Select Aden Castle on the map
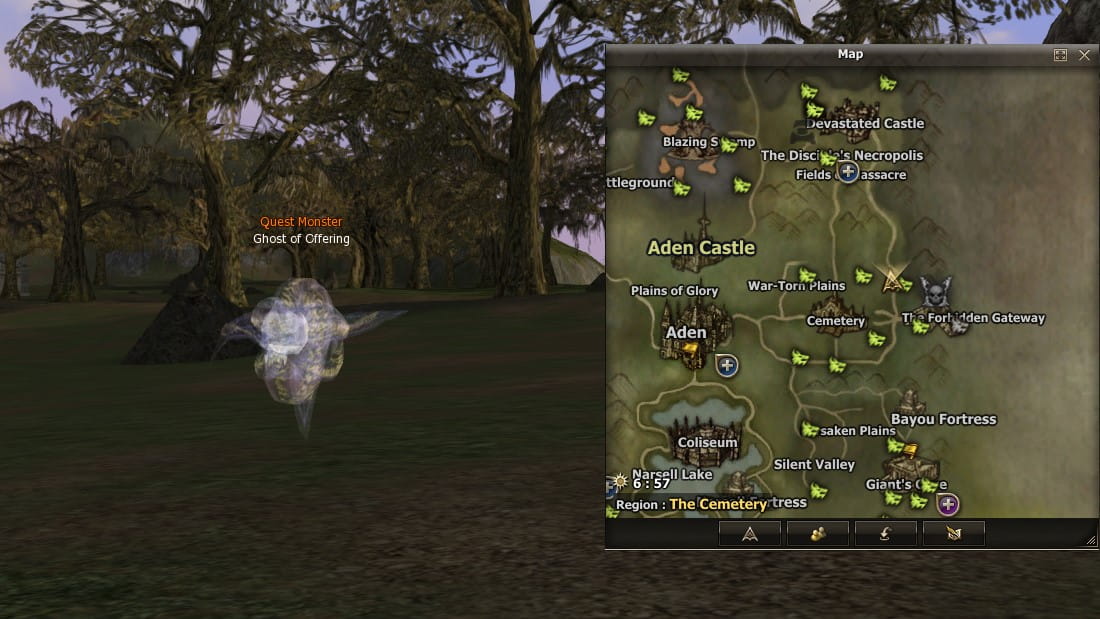 (702, 245)
